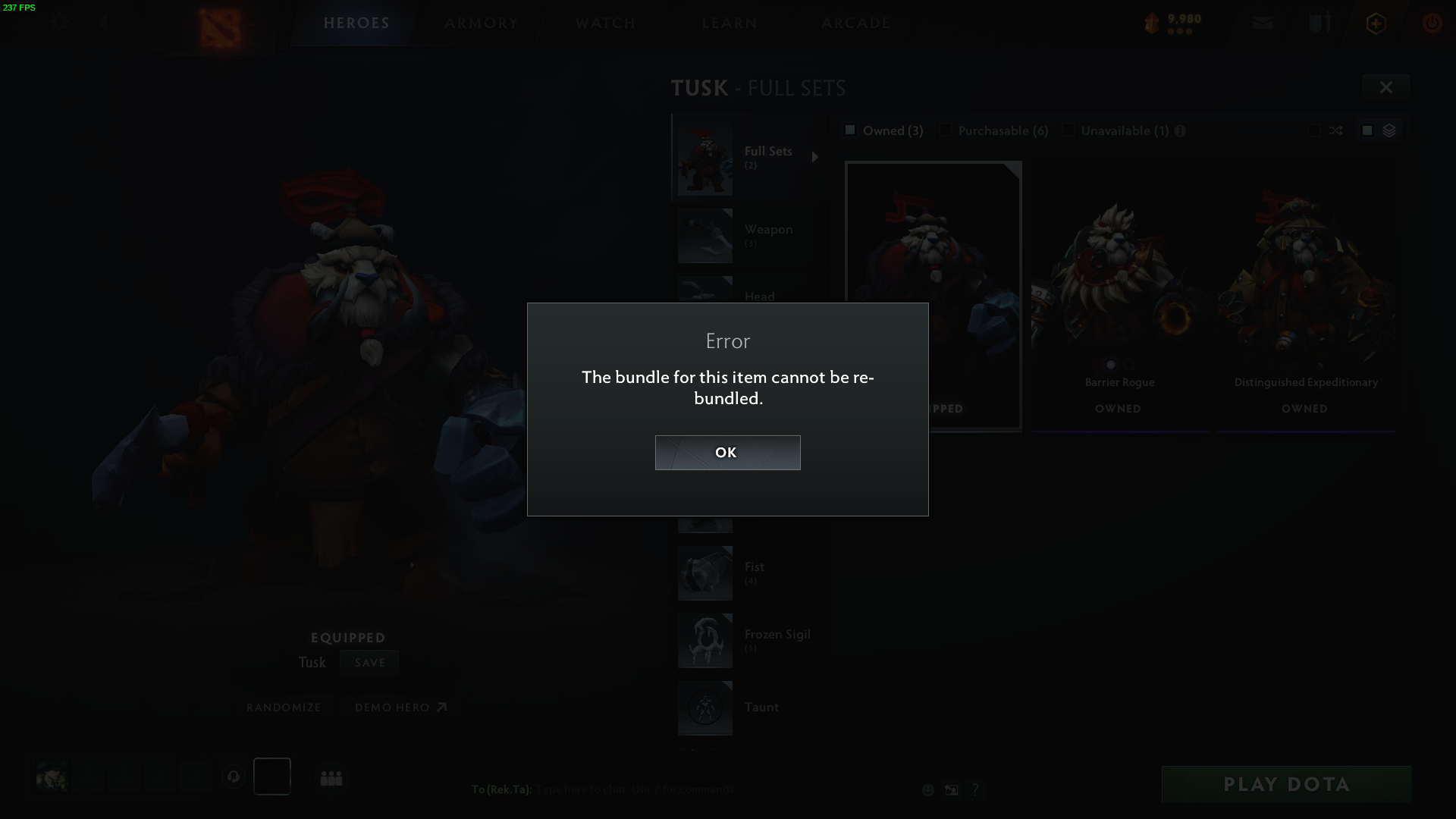Enable the Unavailable (1) filter
1456x819 pixels.
click(1068, 130)
